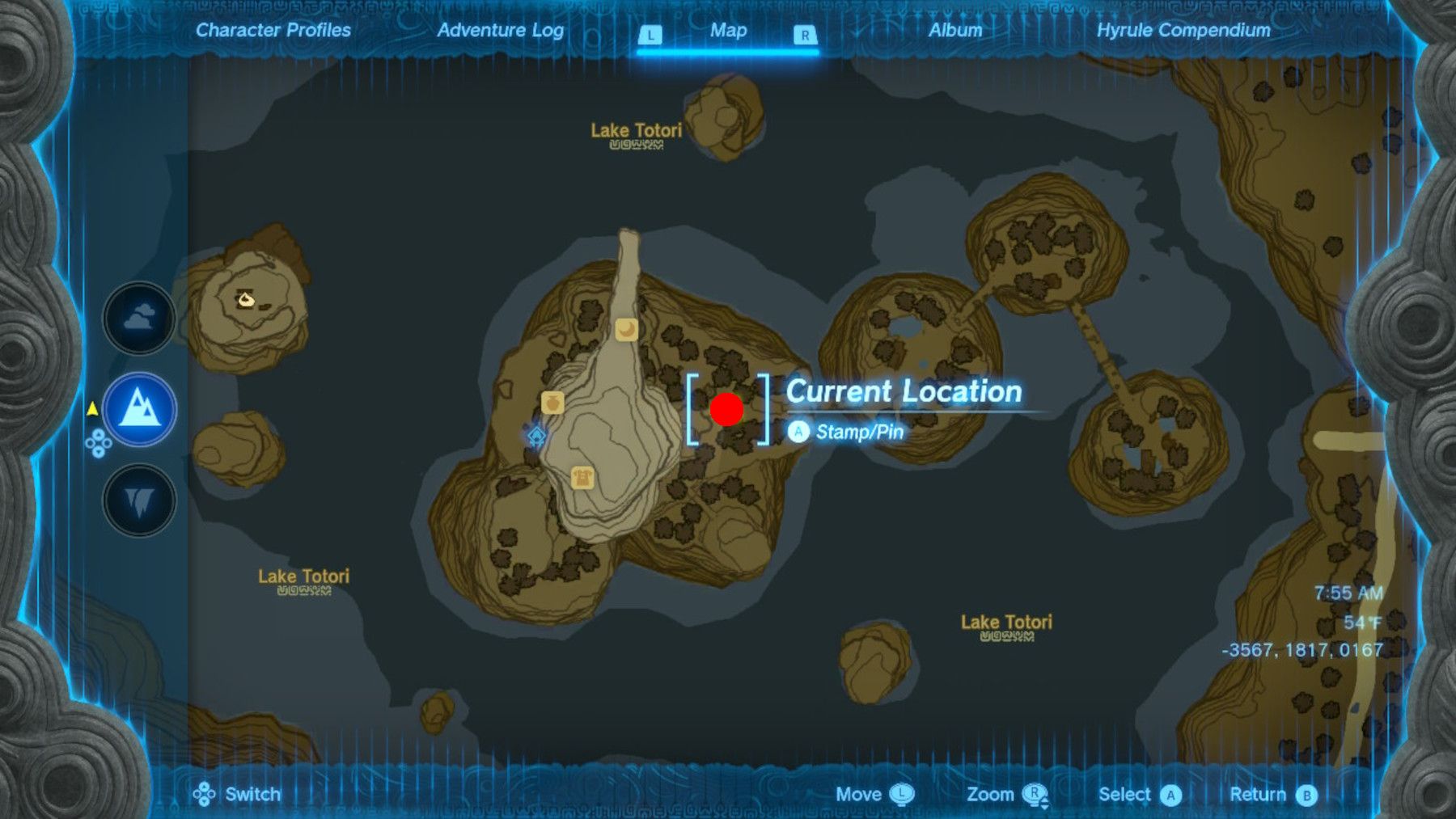Click the Zoom right-stick icon
This screenshot has width=1456, height=819.
(1038, 794)
